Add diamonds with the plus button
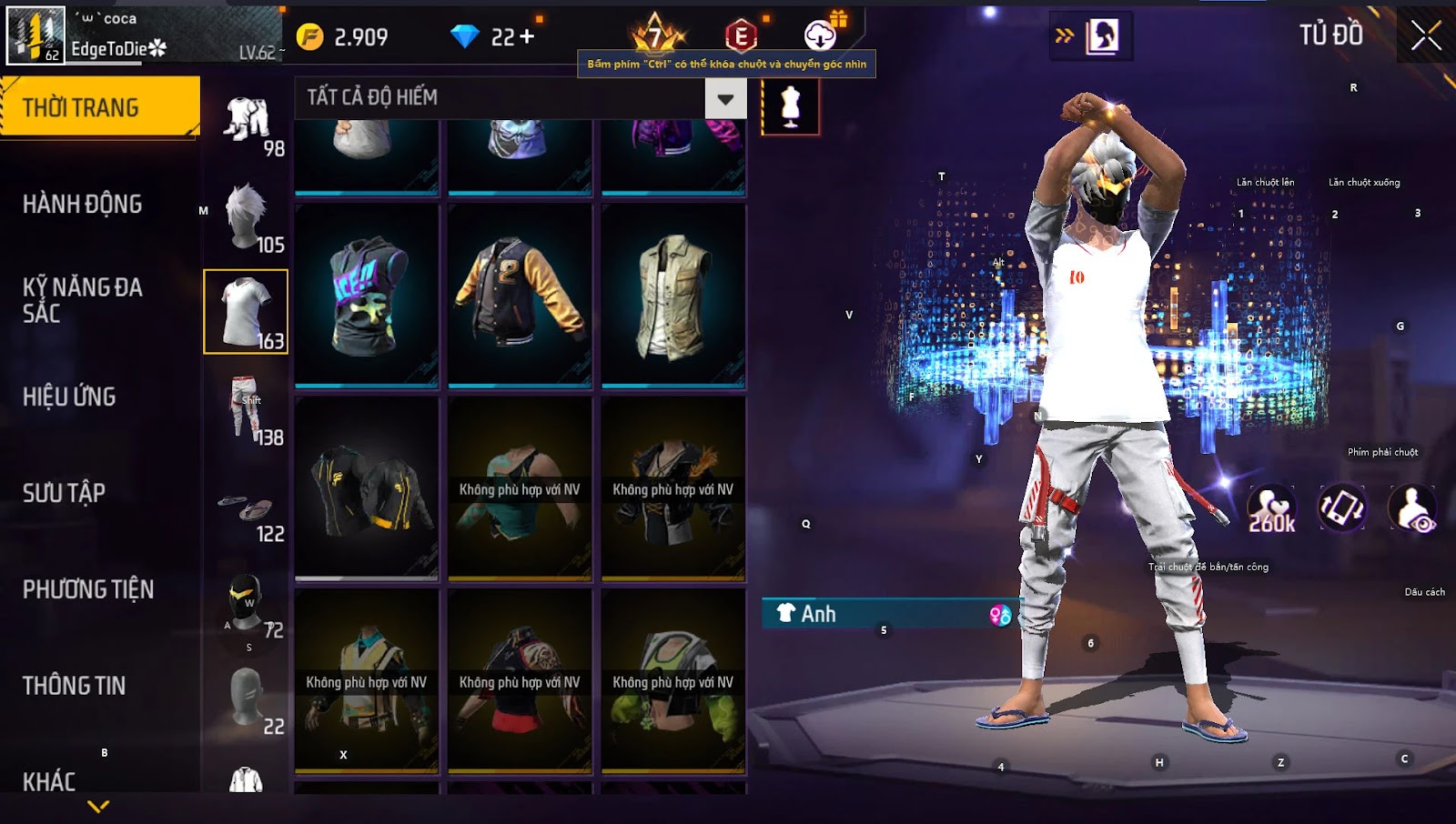This screenshot has width=1456, height=824. (527, 36)
